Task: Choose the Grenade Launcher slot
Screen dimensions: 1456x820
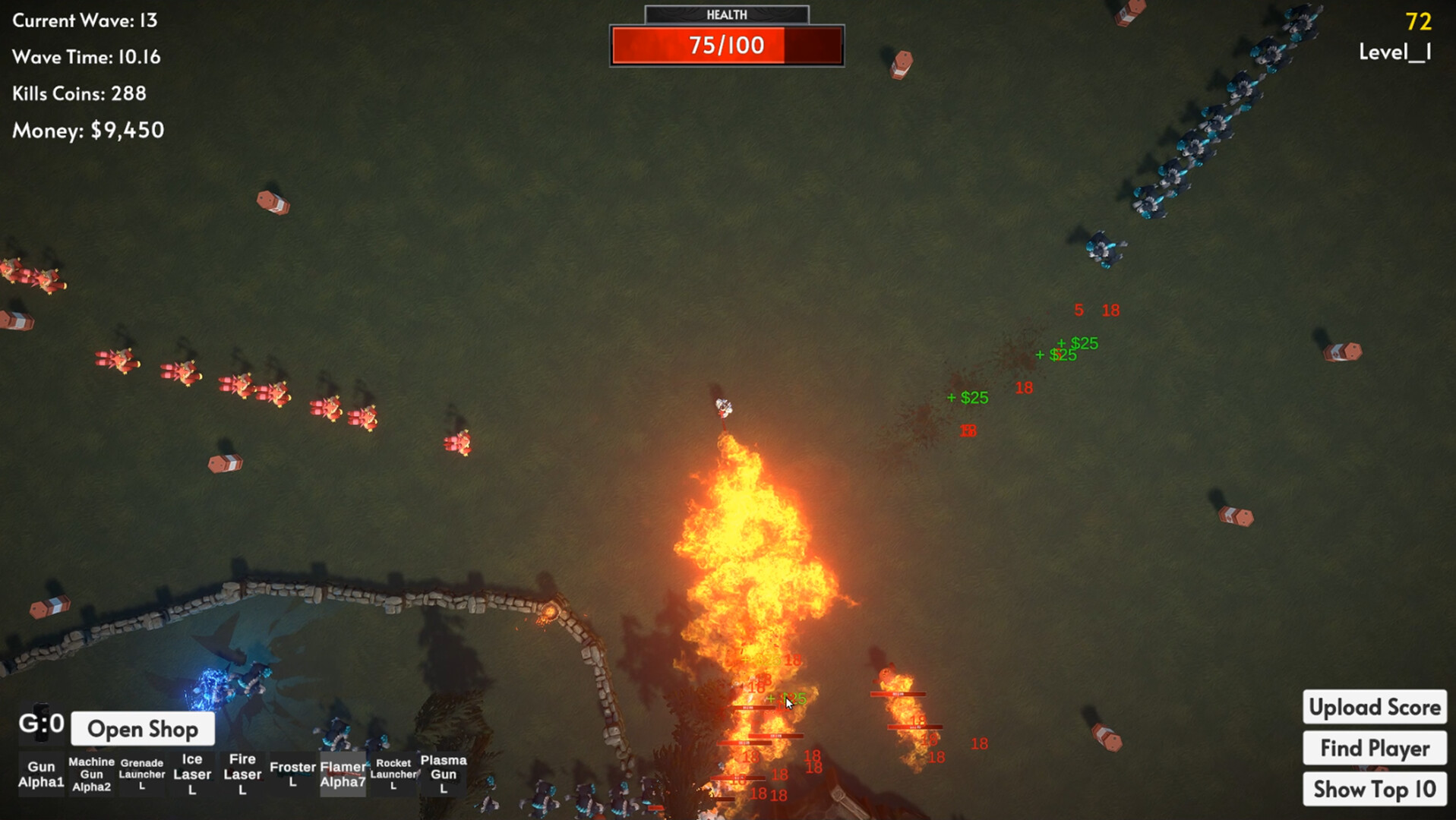Action: 142,774
